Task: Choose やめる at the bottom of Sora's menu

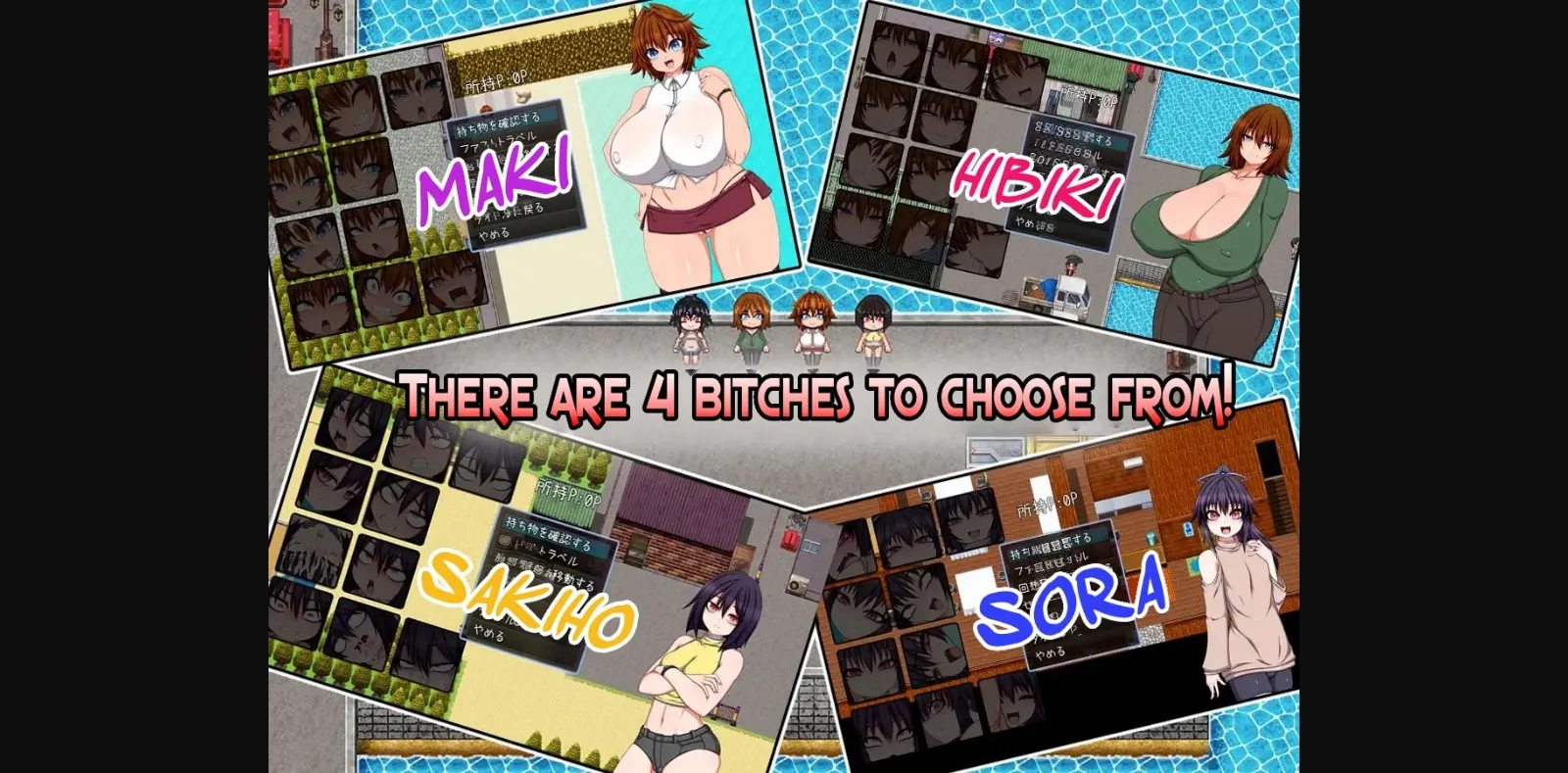Action: pos(1052,652)
